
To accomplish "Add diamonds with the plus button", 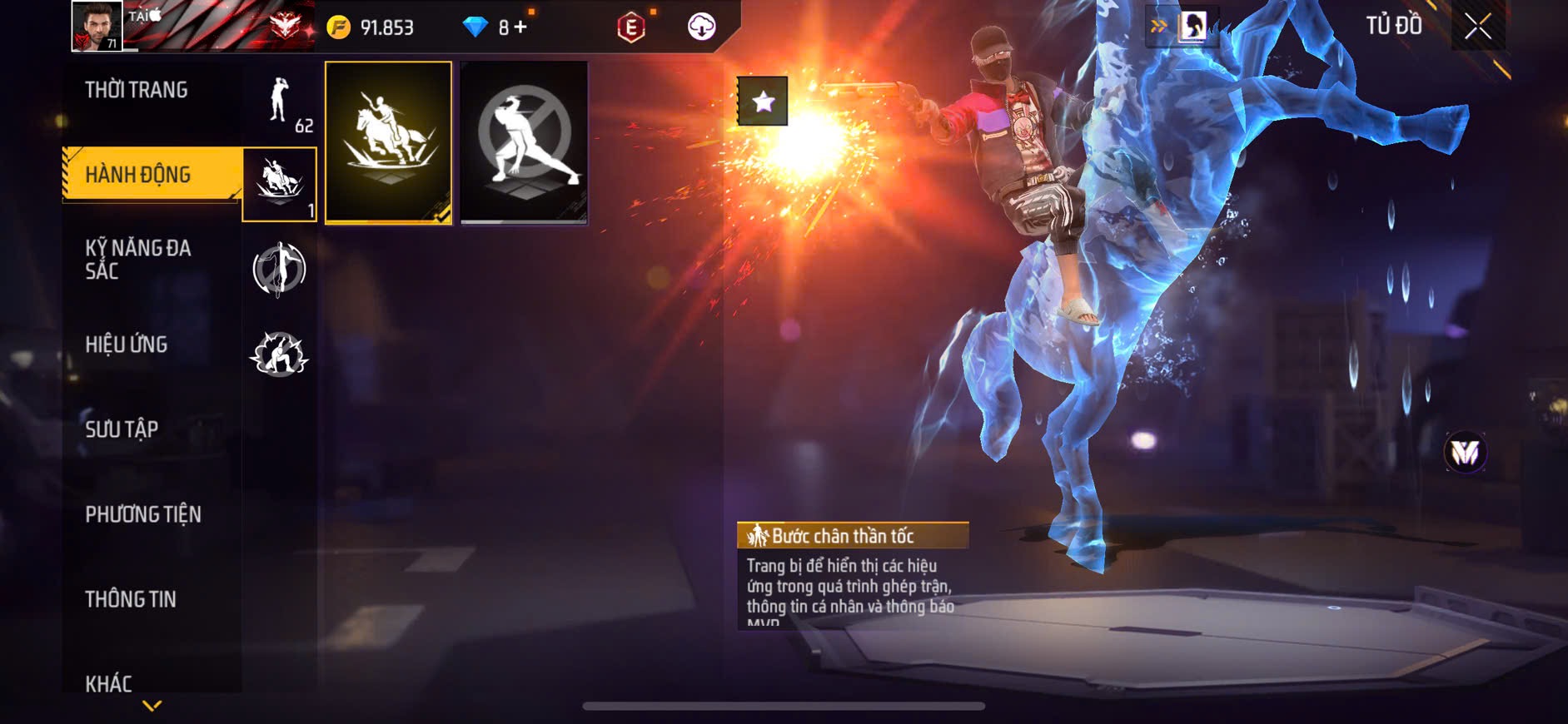I will pyautogui.click(x=520, y=27).
